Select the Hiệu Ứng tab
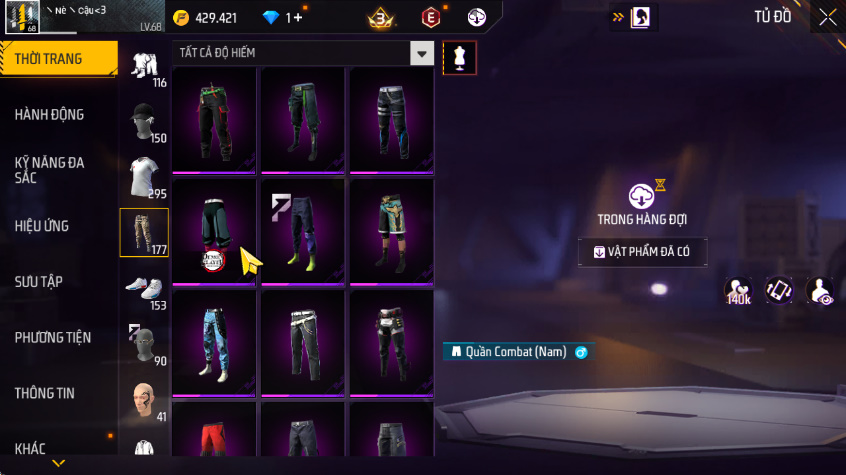The width and height of the screenshot is (846, 475). 42,226
